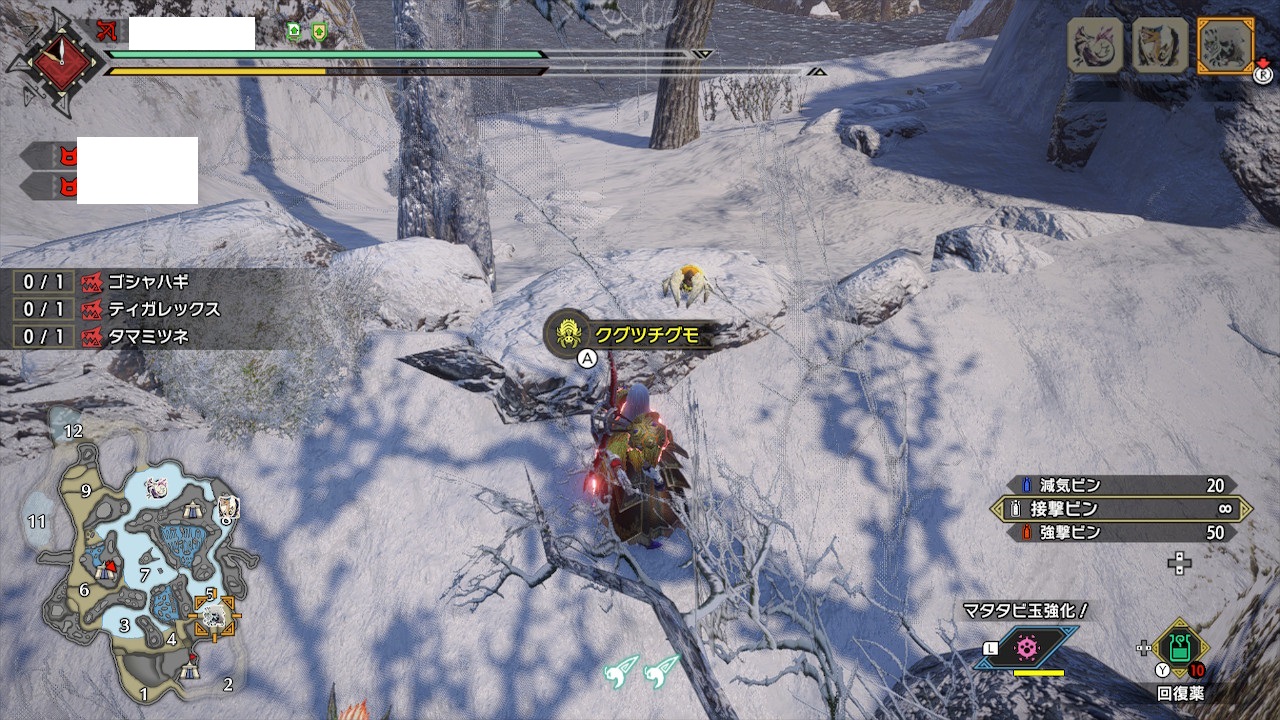The image size is (1280, 720).
Task: Select the Tigrex monster icon
Action: tap(1159, 45)
